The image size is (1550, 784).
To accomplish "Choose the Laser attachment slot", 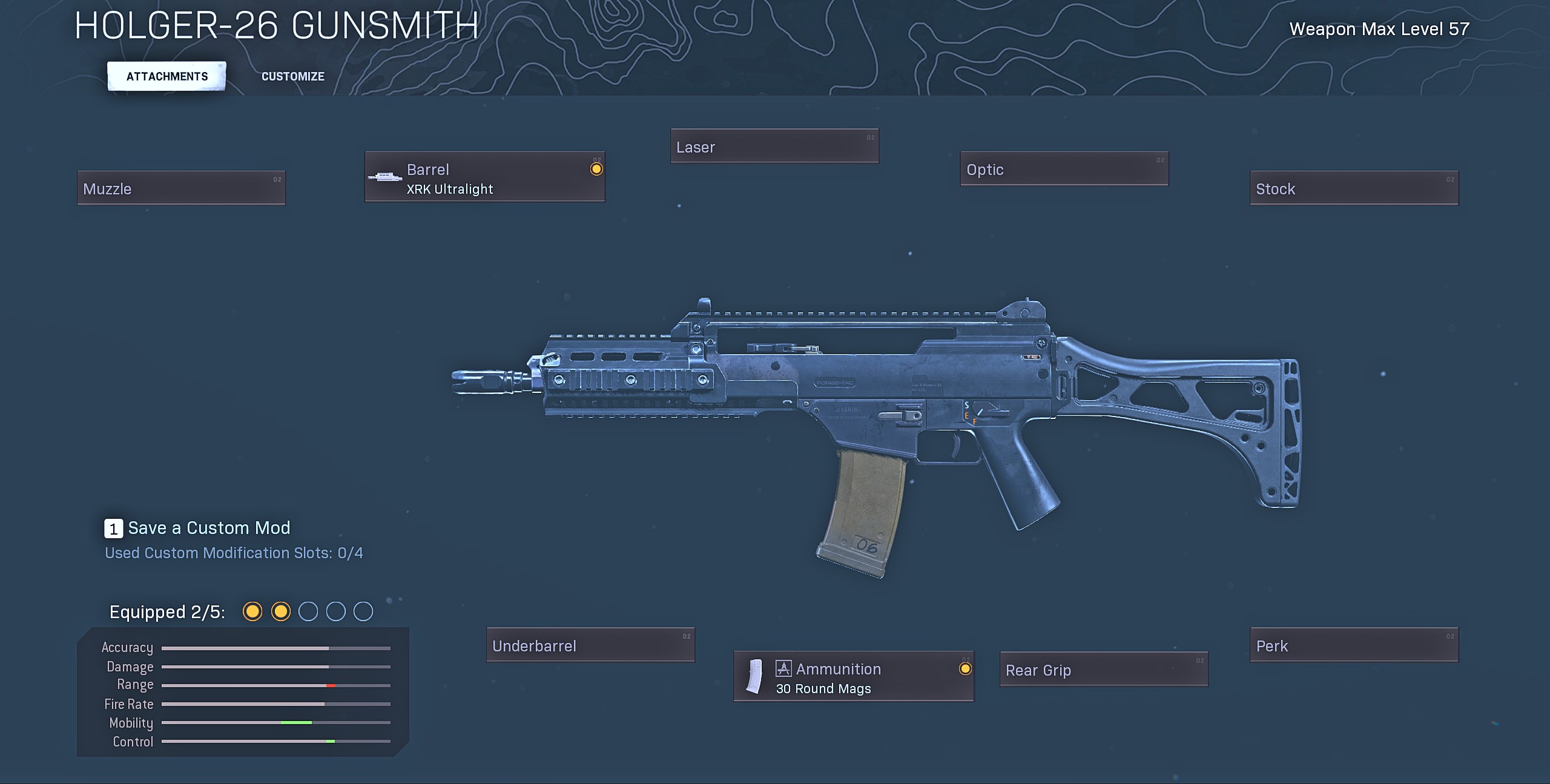I will (x=774, y=147).
